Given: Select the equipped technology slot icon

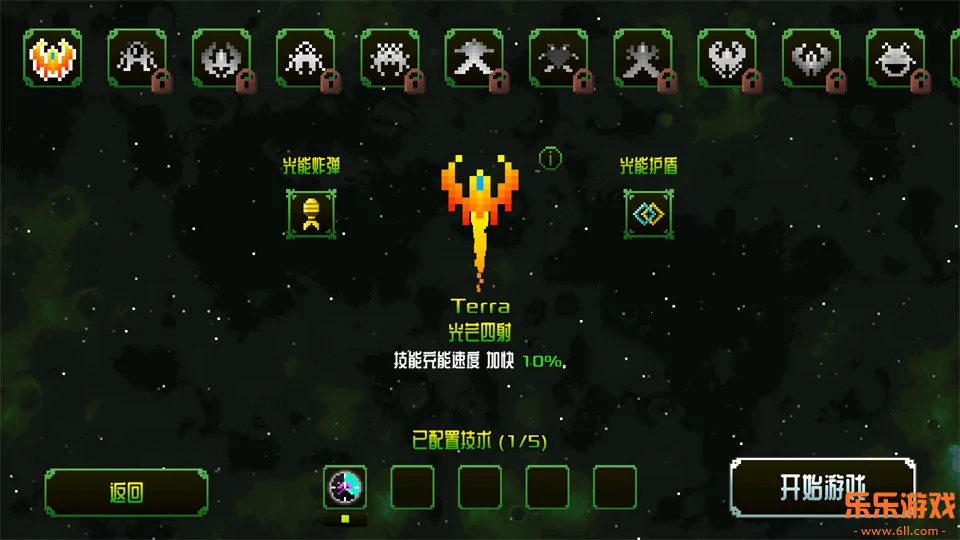Looking at the screenshot, I should [345, 488].
